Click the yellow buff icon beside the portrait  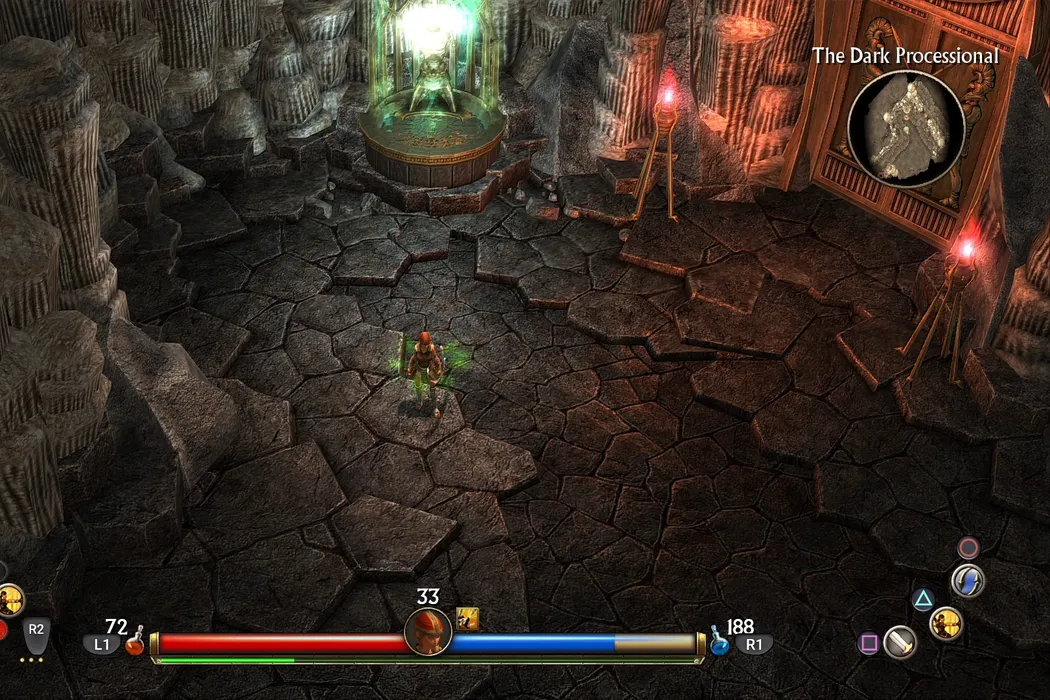(467, 618)
